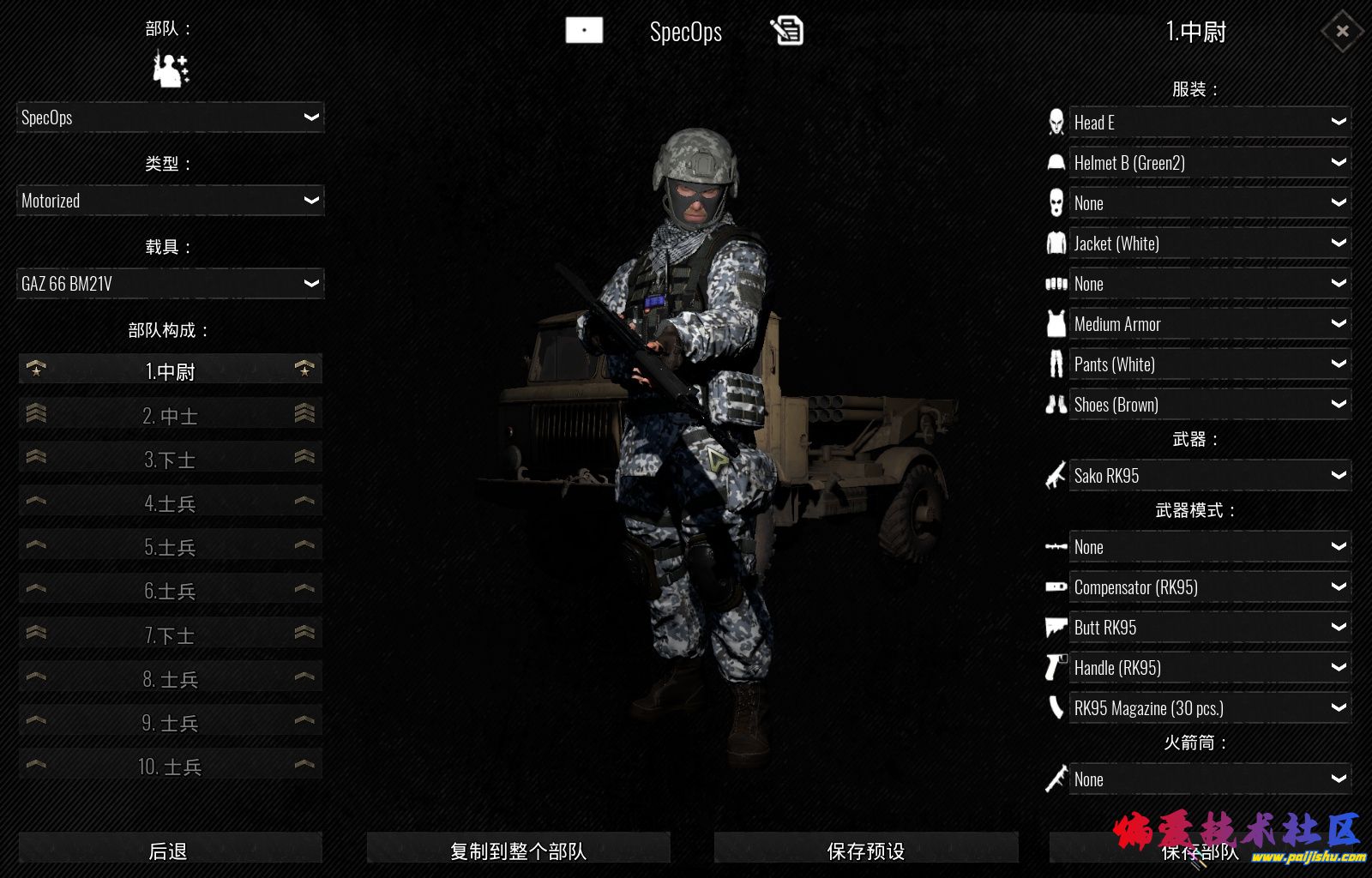Open the Jacket (White) dropdown
Viewport: 1372px width, 878px height.
[x=1209, y=244]
